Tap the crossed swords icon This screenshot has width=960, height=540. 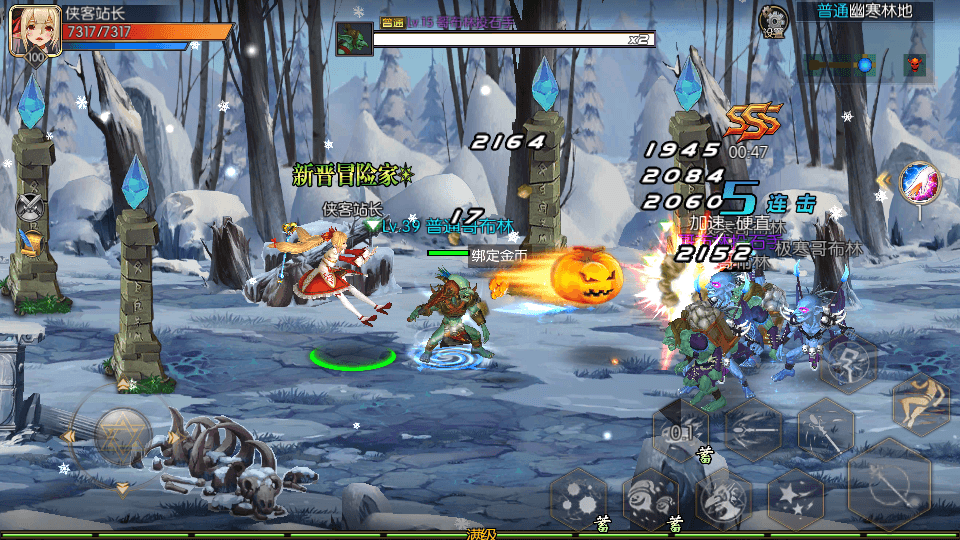[31, 208]
